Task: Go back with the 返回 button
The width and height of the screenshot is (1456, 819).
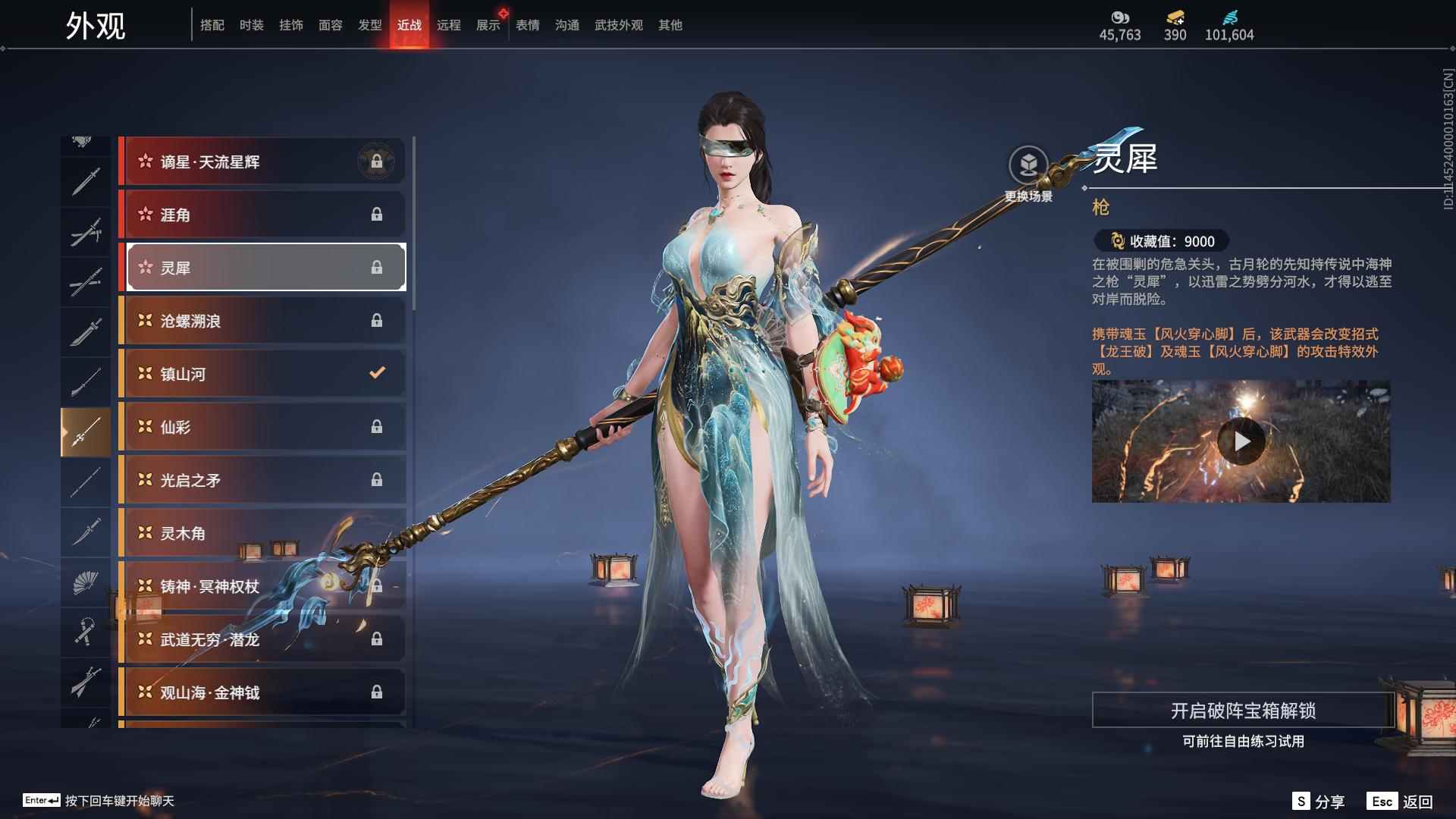Action: point(1400,802)
